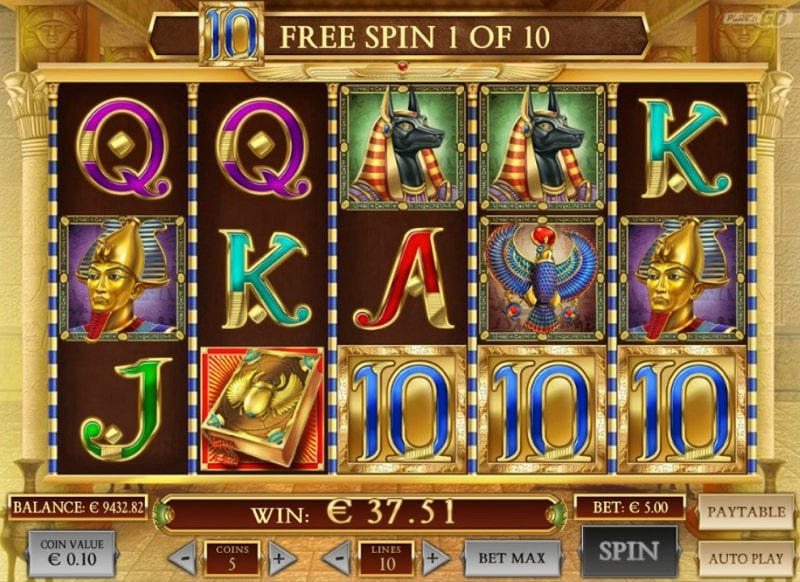This screenshot has height=582, width=800.
Task: Increase the number of coins
Action: pos(281,556)
